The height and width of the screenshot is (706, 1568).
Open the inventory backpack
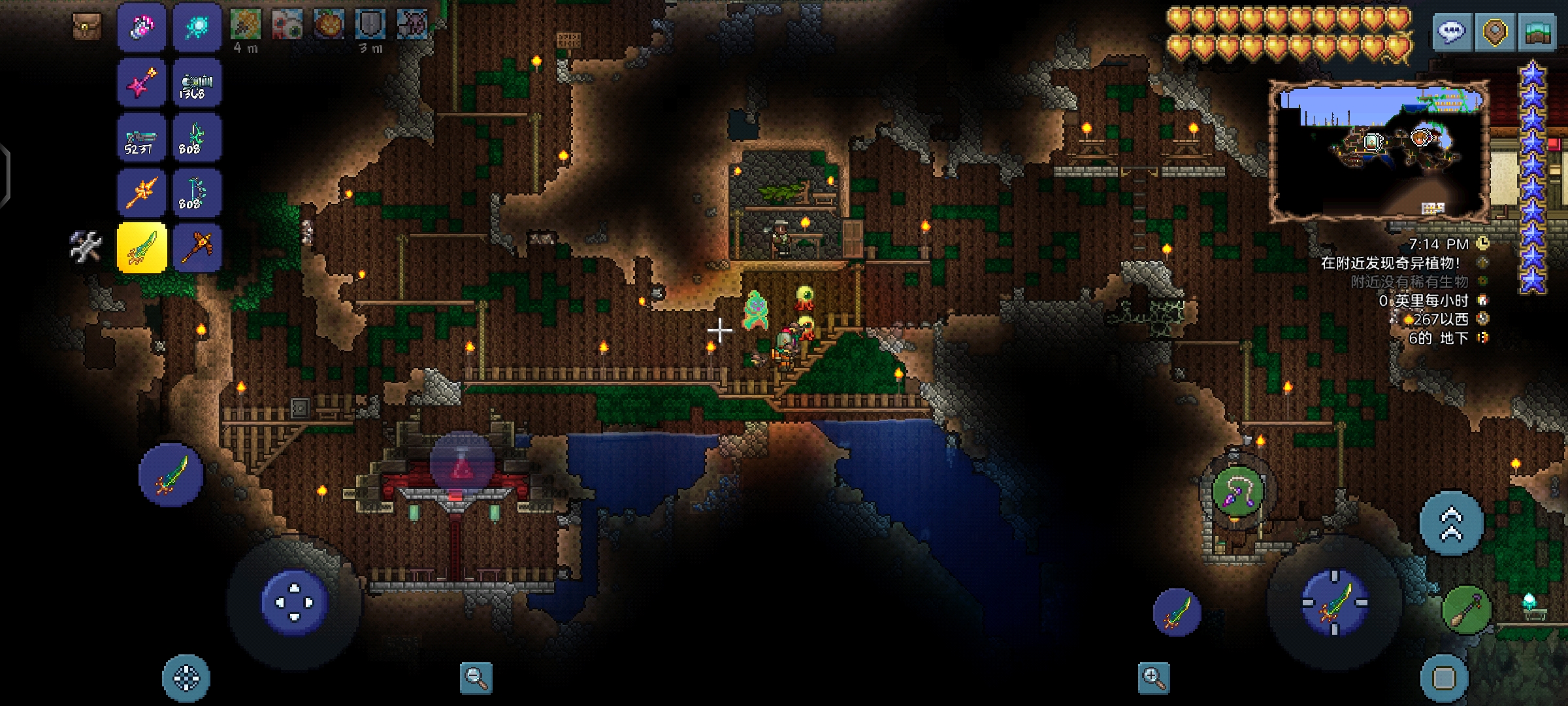[x=87, y=26]
